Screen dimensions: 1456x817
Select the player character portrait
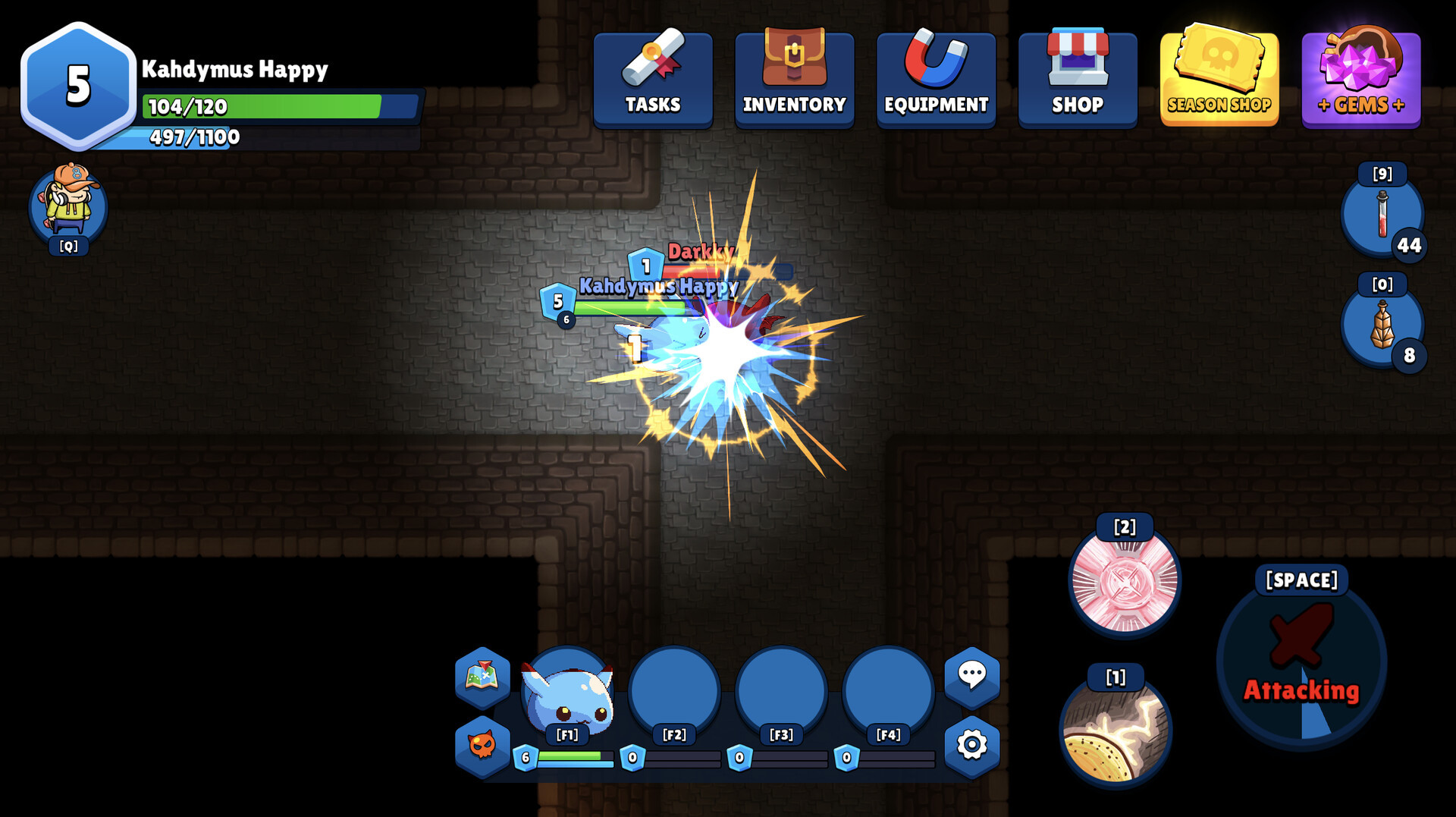[x=68, y=205]
